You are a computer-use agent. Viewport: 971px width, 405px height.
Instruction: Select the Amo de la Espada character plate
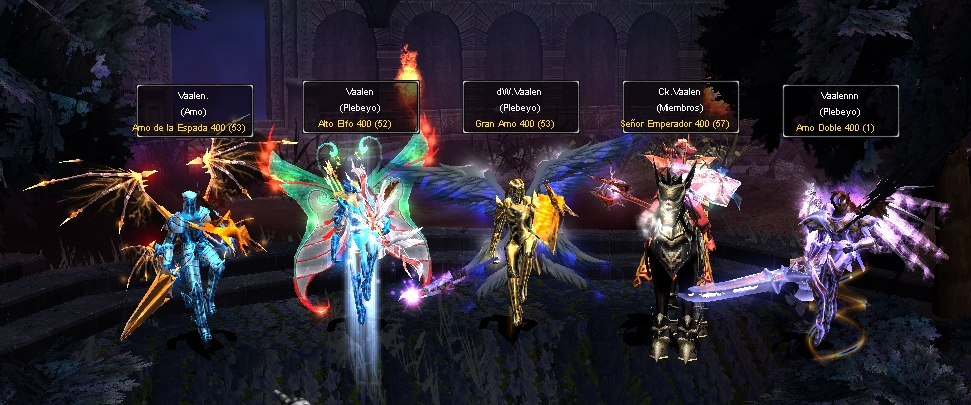tap(195, 110)
